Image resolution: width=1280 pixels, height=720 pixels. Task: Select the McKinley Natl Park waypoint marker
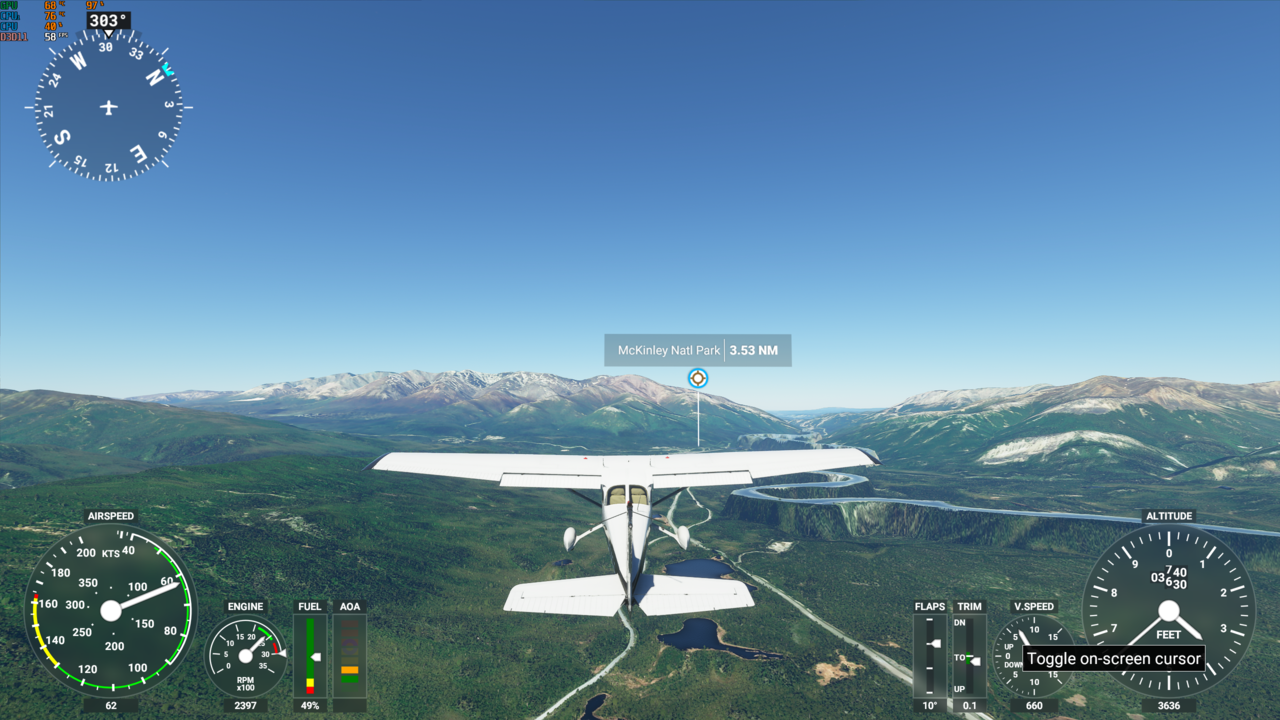coord(698,378)
